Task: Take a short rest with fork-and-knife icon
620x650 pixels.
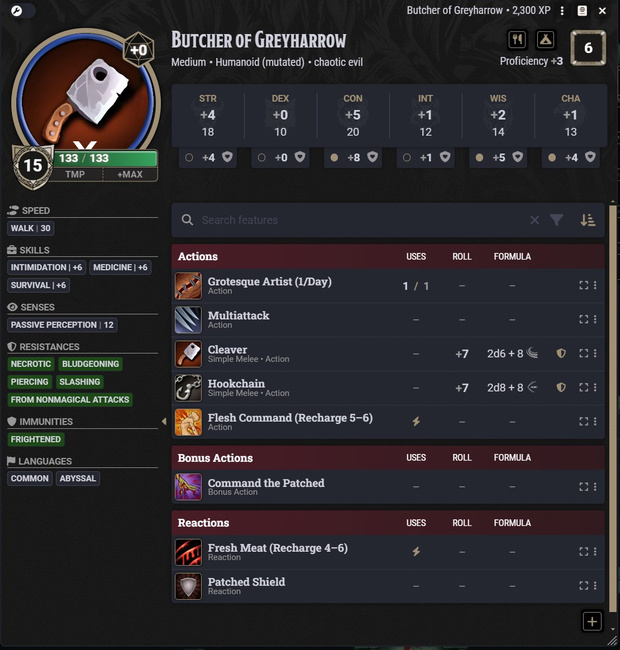Action: (517, 40)
